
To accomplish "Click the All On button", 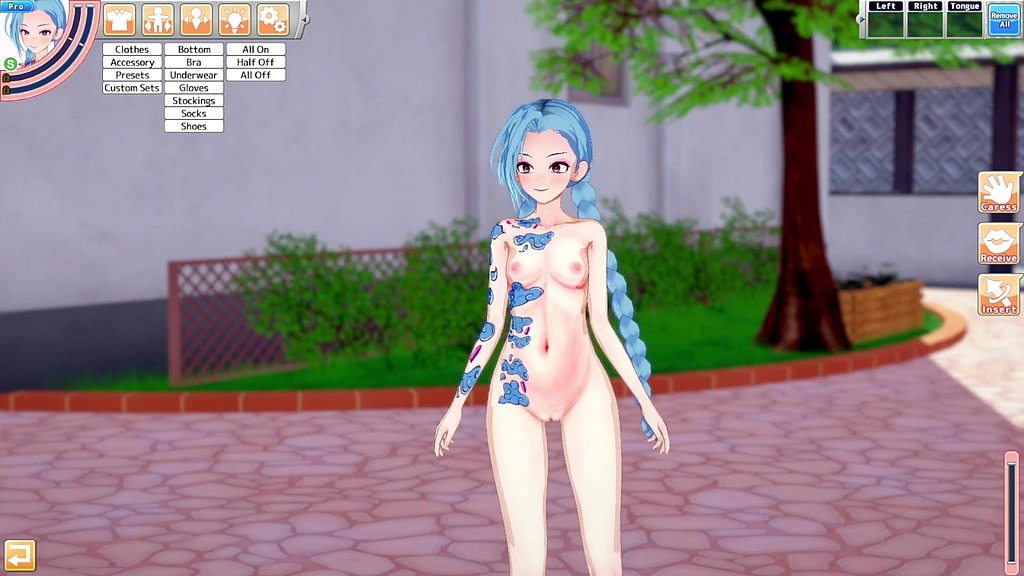I will [x=255, y=49].
